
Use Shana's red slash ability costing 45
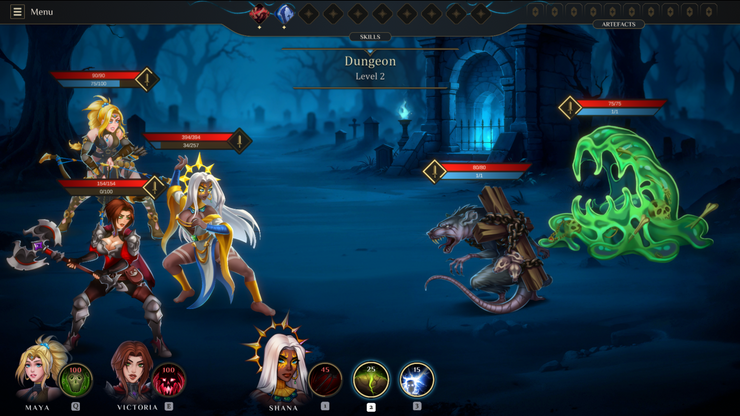325,380
